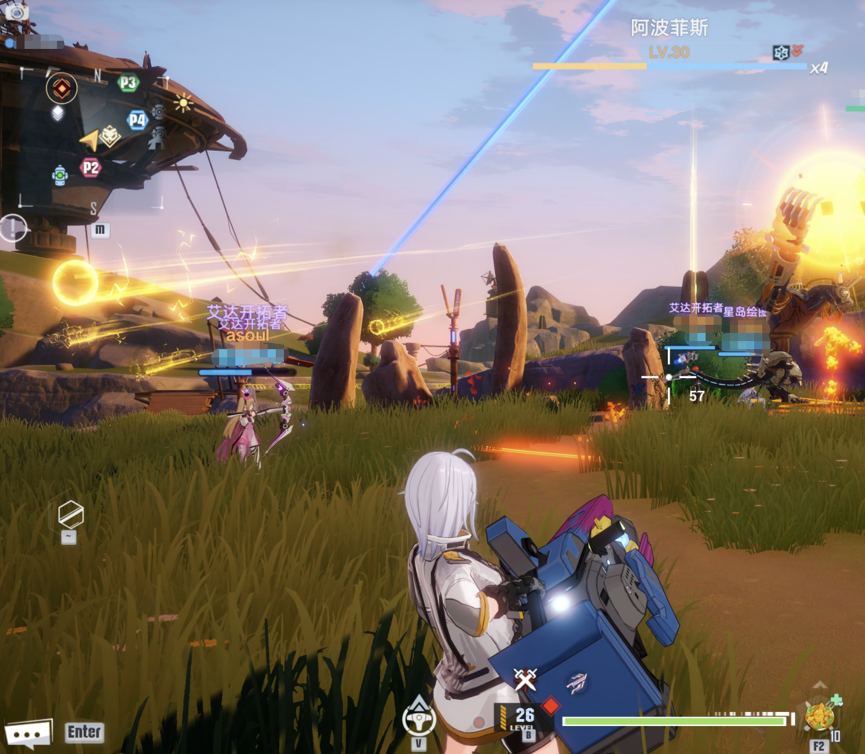Screen dimensions: 865x754
Task: Select the P2 teammate marker on minimap
Action: pos(91,167)
